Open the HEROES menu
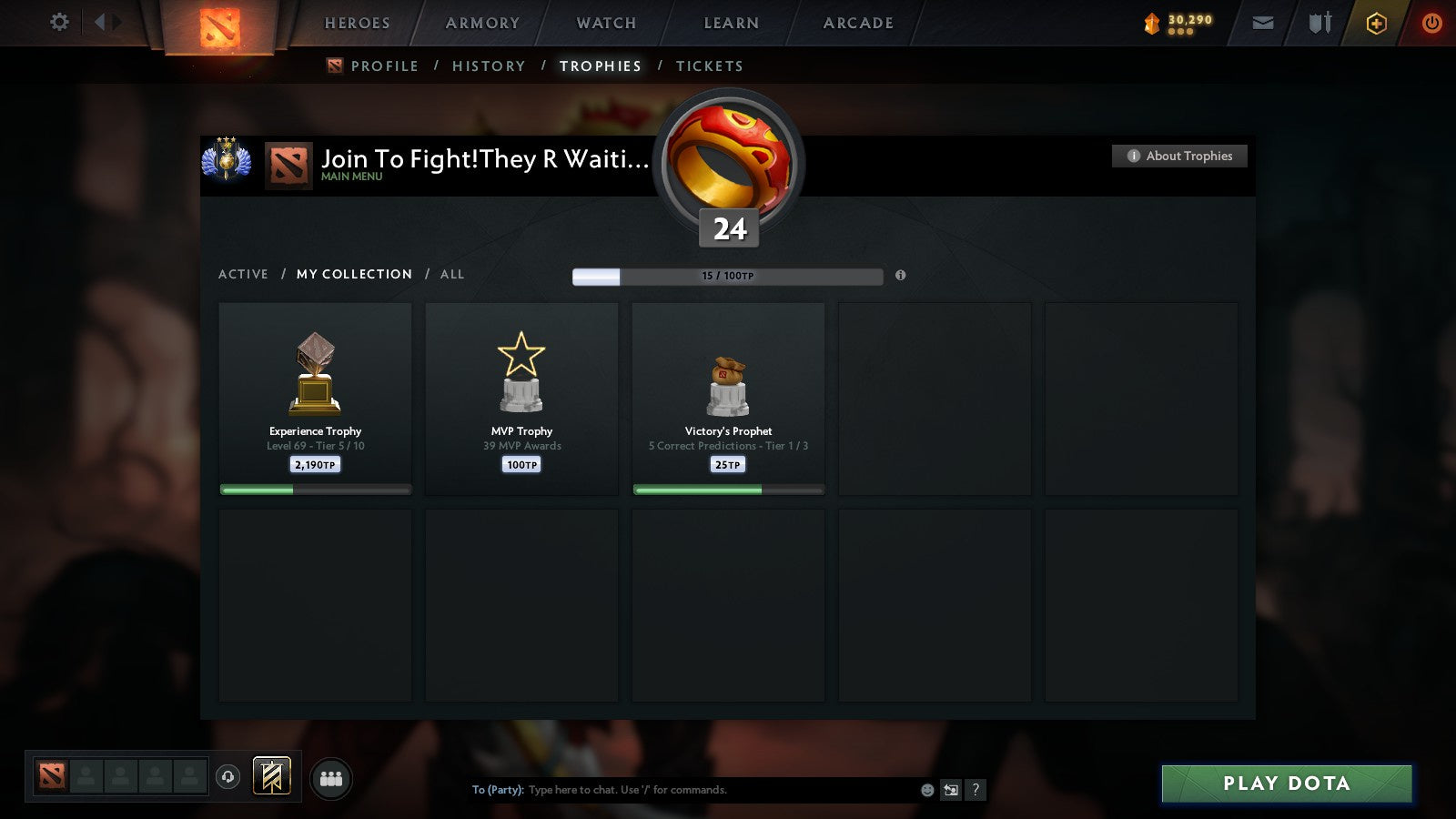1456x819 pixels. pos(356,23)
